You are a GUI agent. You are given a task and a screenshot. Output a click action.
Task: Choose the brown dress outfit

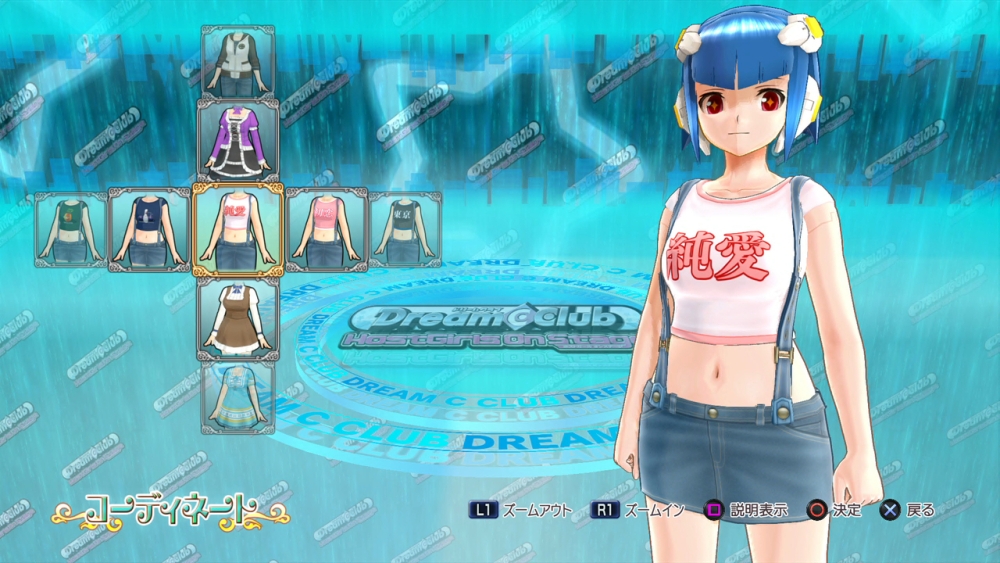(238, 317)
